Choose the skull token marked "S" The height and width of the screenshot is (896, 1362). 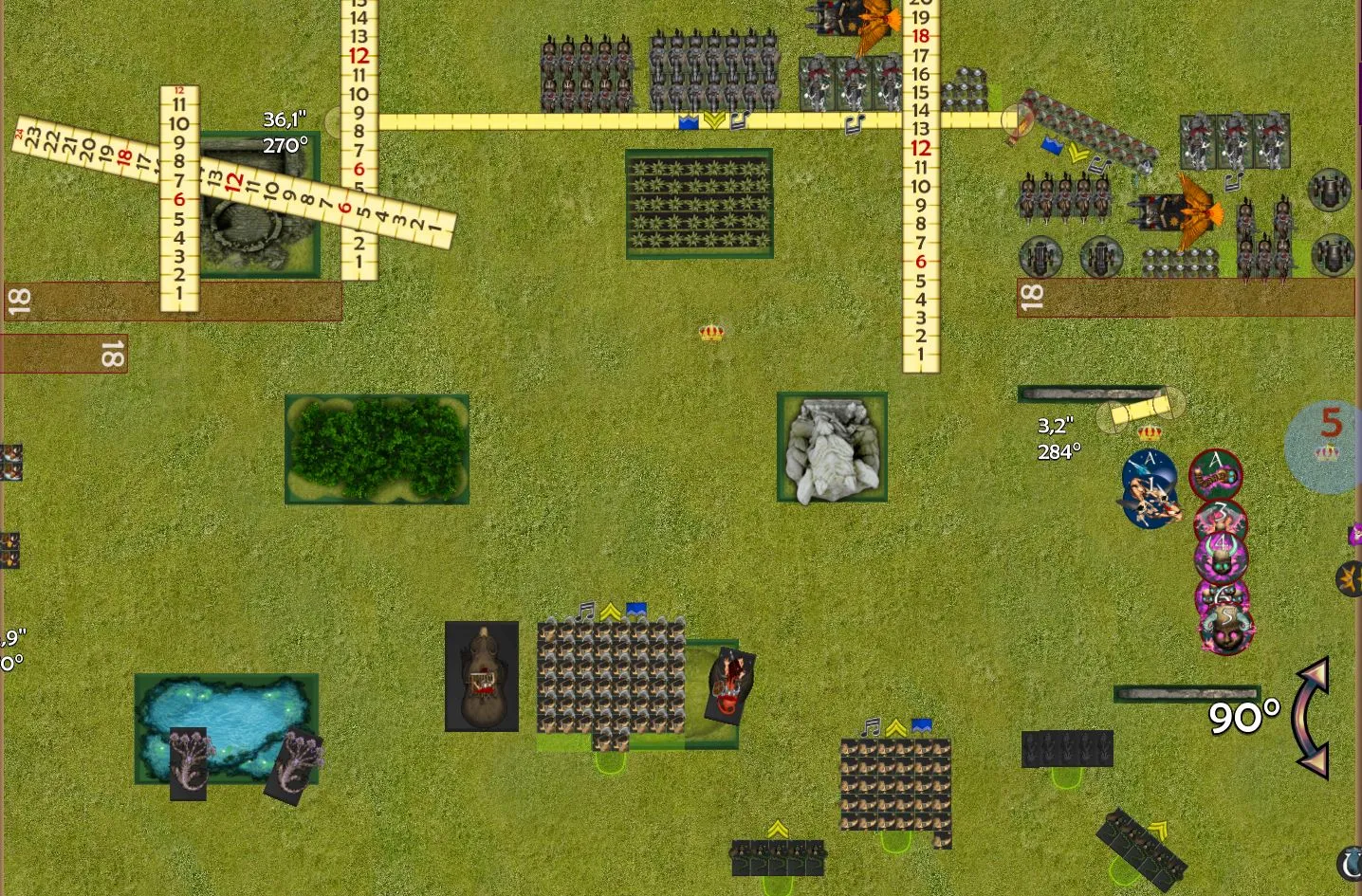tap(1227, 628)
